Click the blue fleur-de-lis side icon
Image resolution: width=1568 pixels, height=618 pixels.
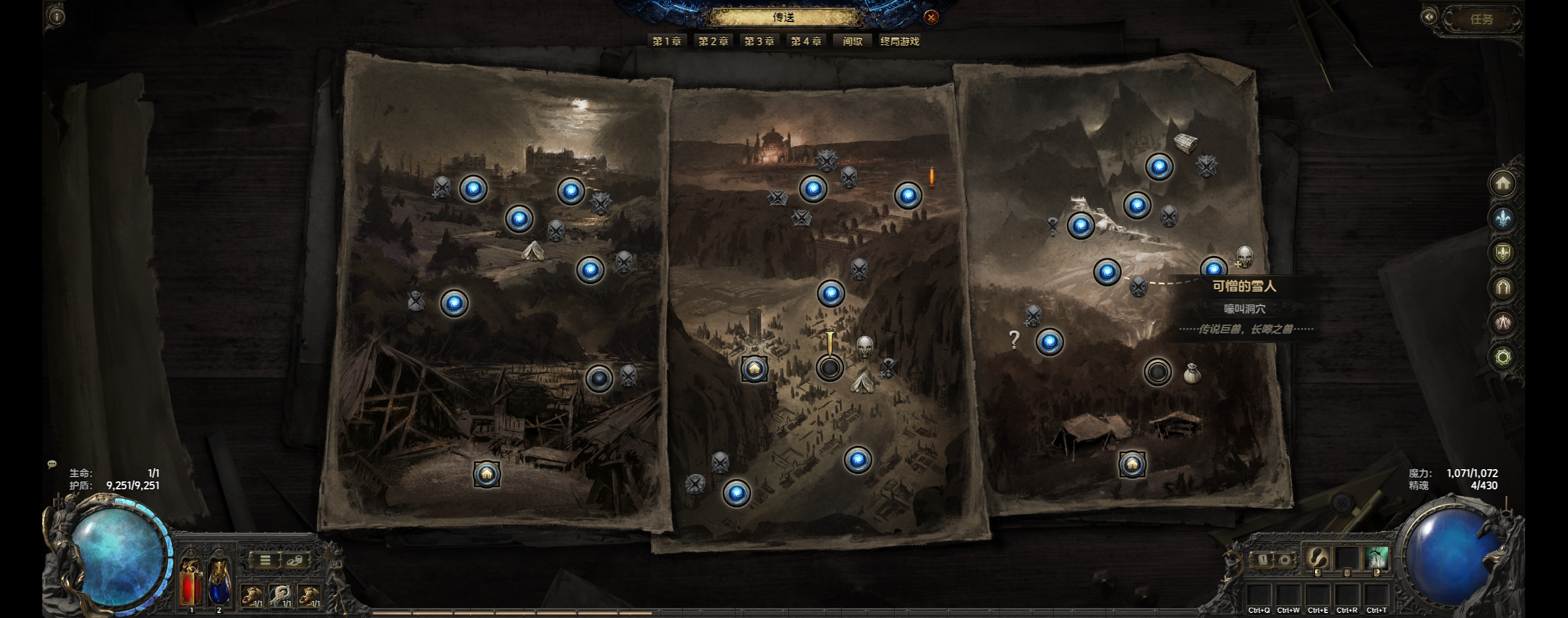click(x=1502, y=218)
